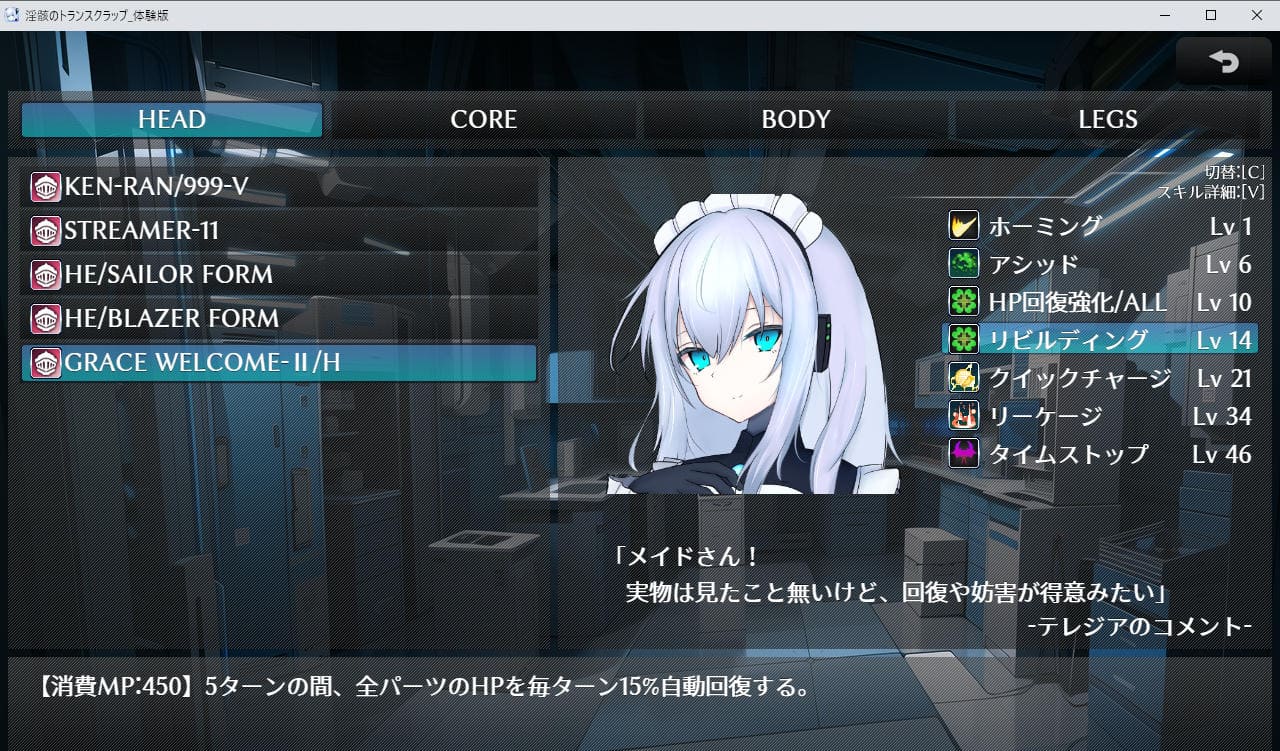Open the CORE parts tab

pyautogui.click(x=483, y=120)
